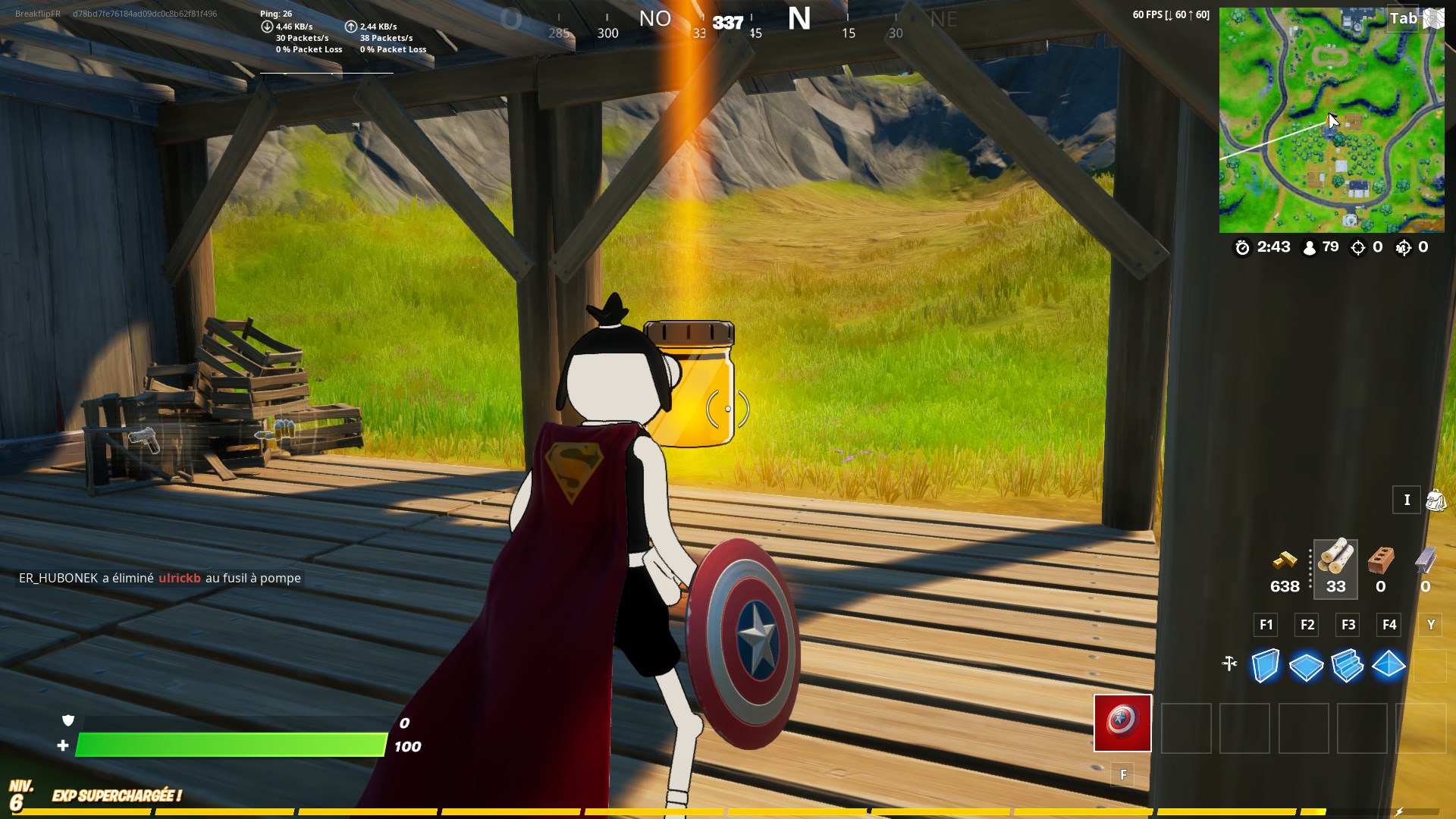The height and width of the screenshot is (819, 1456).
Task: Select the wall build piece icon
Action: (1265, 667)
